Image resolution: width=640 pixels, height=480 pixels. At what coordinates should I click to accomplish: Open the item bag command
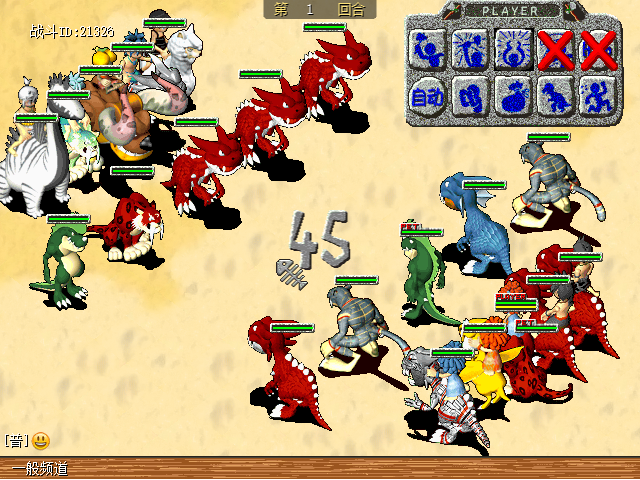point(512,97)
